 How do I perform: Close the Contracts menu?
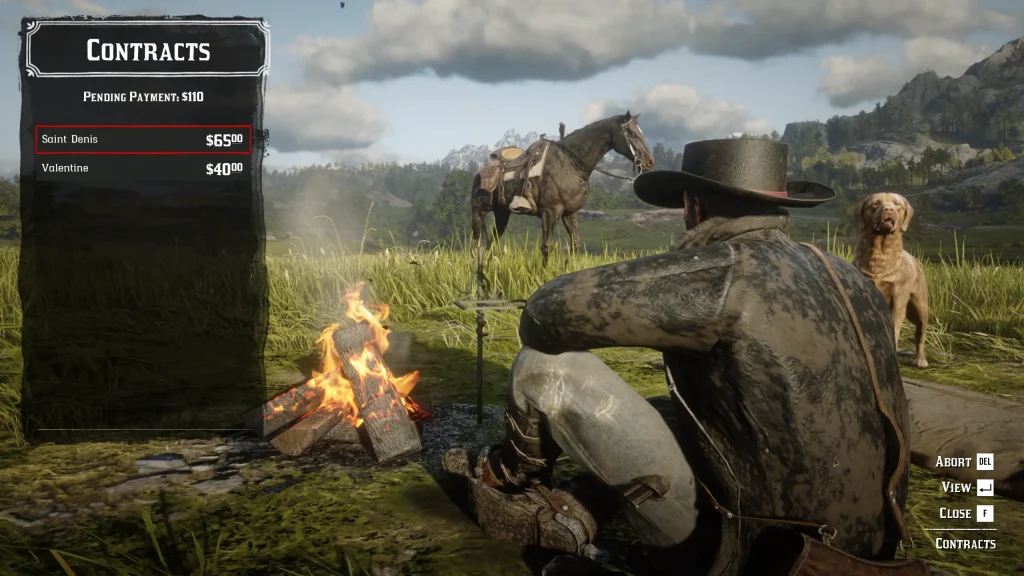(x=965, y=513)
